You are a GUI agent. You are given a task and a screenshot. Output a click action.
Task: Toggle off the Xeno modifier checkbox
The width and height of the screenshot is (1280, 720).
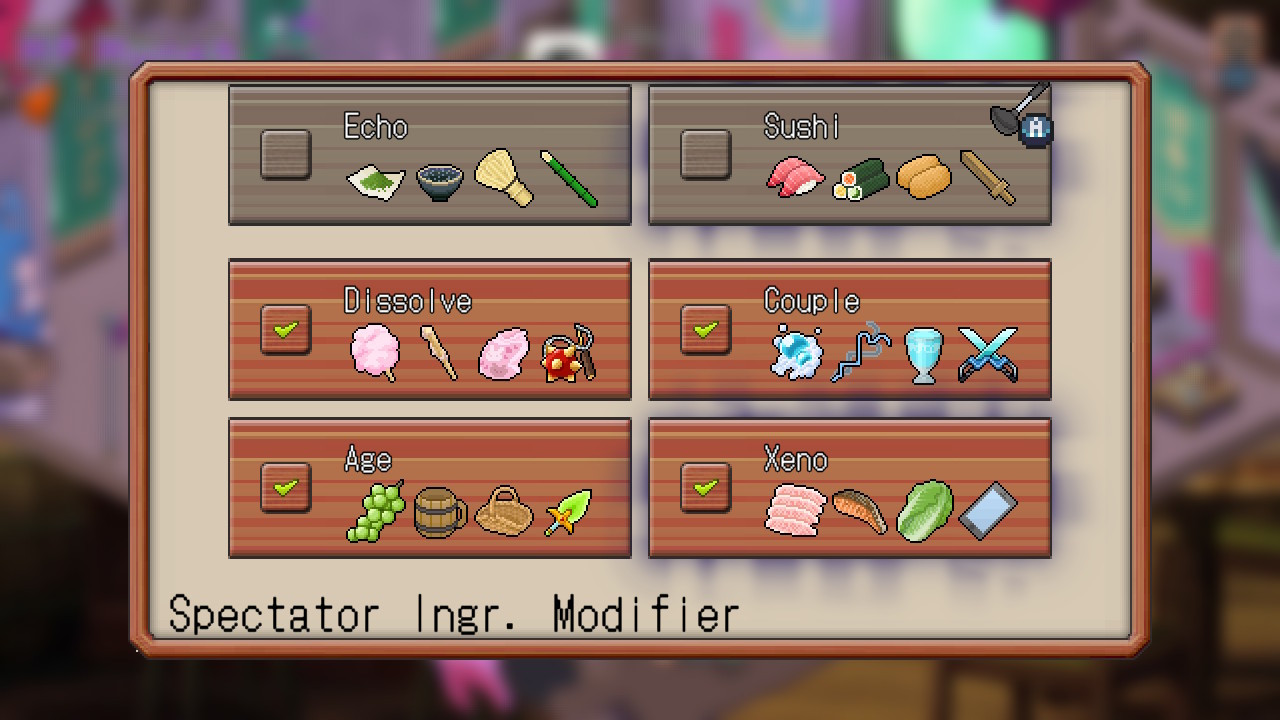pos(705,488)
